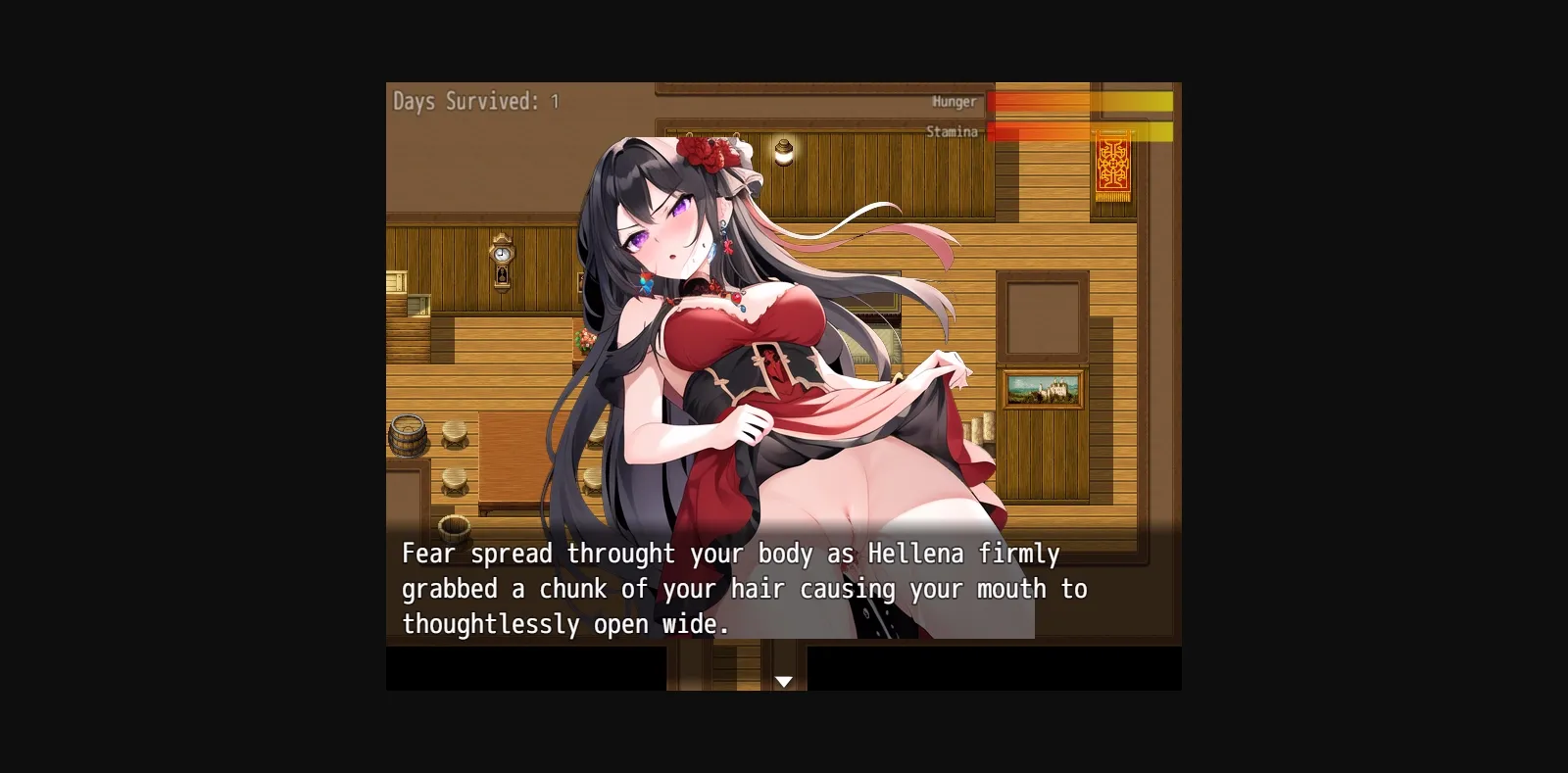Toggle the Stamina bar display
The width and height of the screenshot is (1568, 773).
pyautogui.click(x=1078, y=130)
